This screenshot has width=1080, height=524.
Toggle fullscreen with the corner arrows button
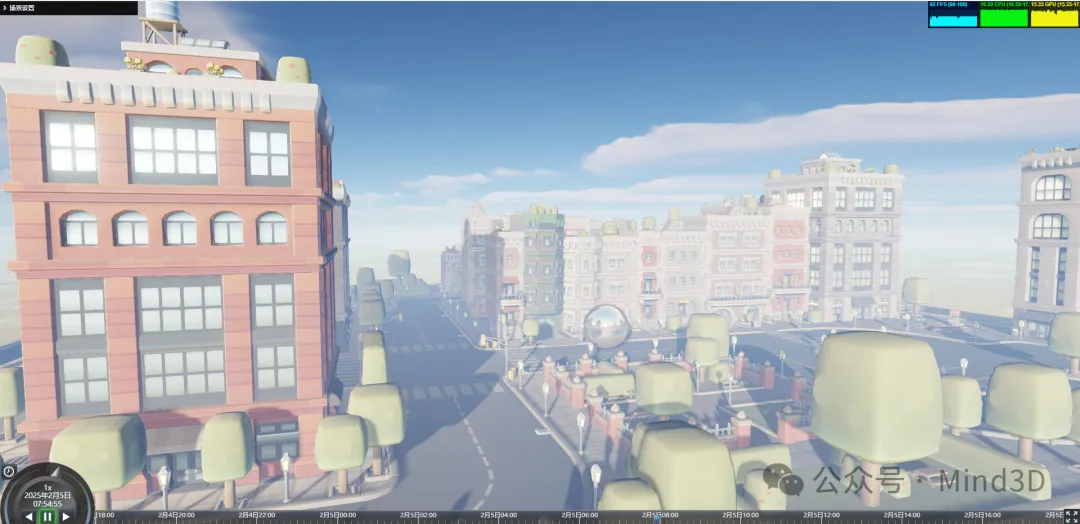[1072, 516]
